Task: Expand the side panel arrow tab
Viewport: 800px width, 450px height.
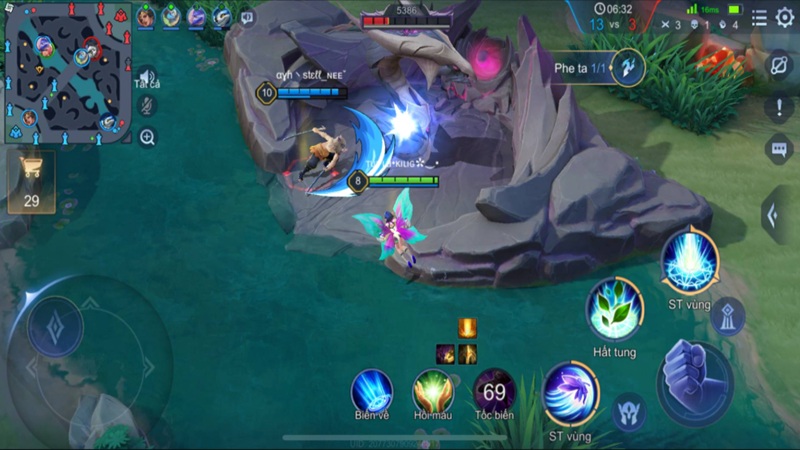Action: point(777,215)
